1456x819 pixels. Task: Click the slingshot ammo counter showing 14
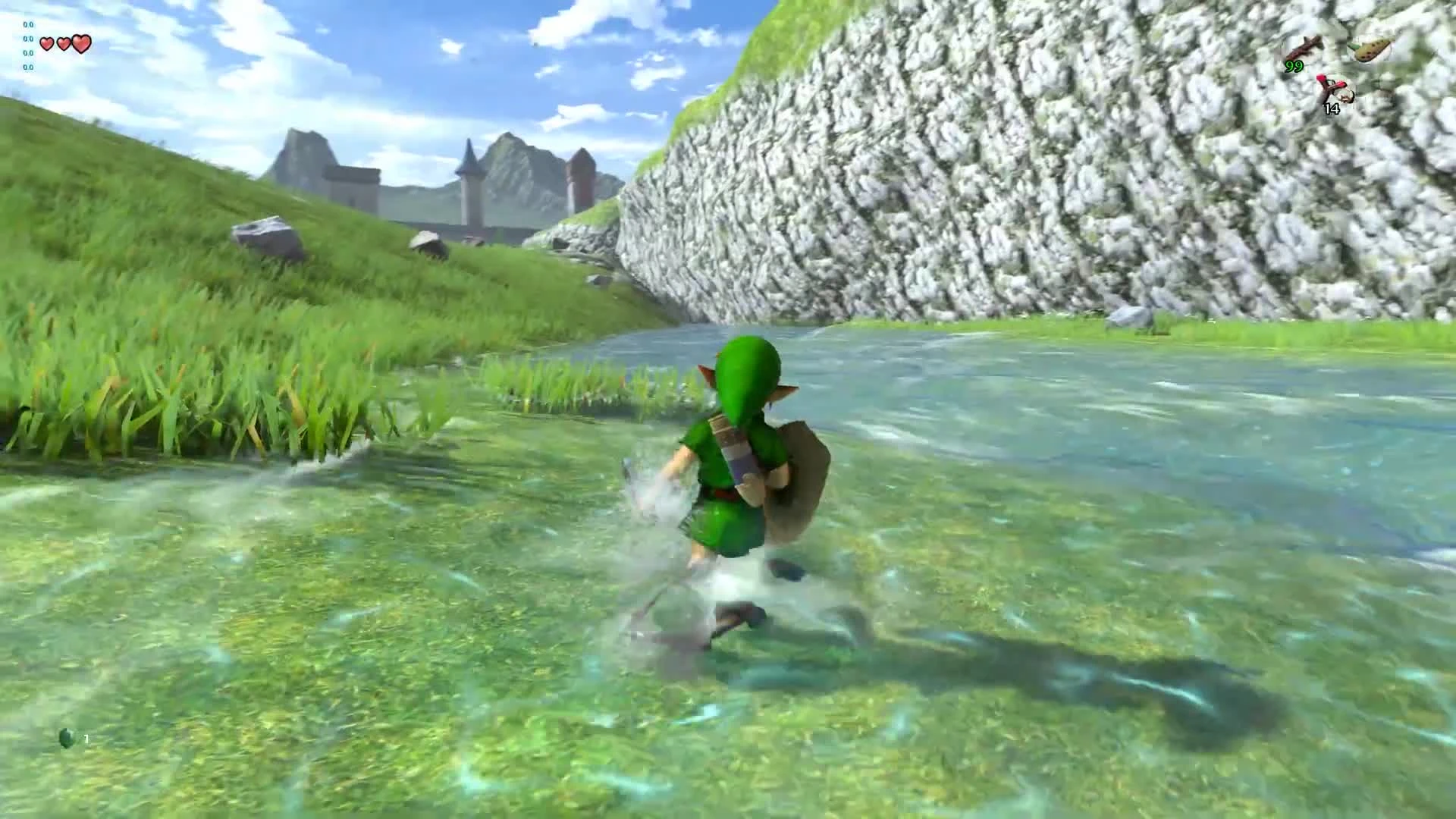tap(1332, 110)
